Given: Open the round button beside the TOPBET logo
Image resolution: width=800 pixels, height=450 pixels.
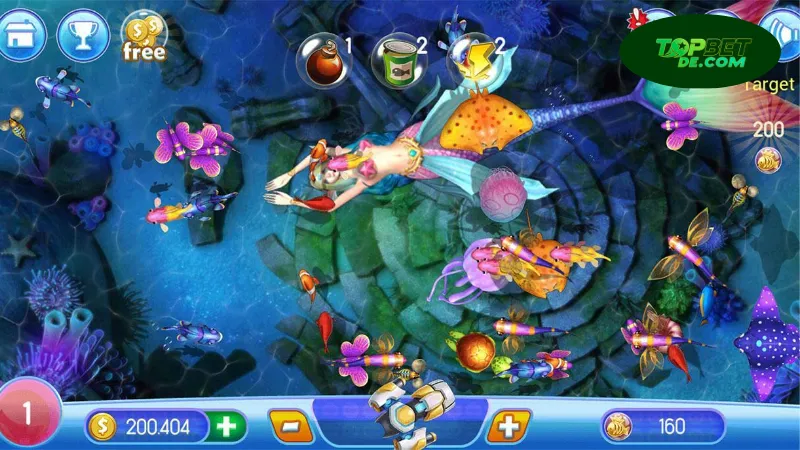Looking at the screenshot, I should coord(784,35).
